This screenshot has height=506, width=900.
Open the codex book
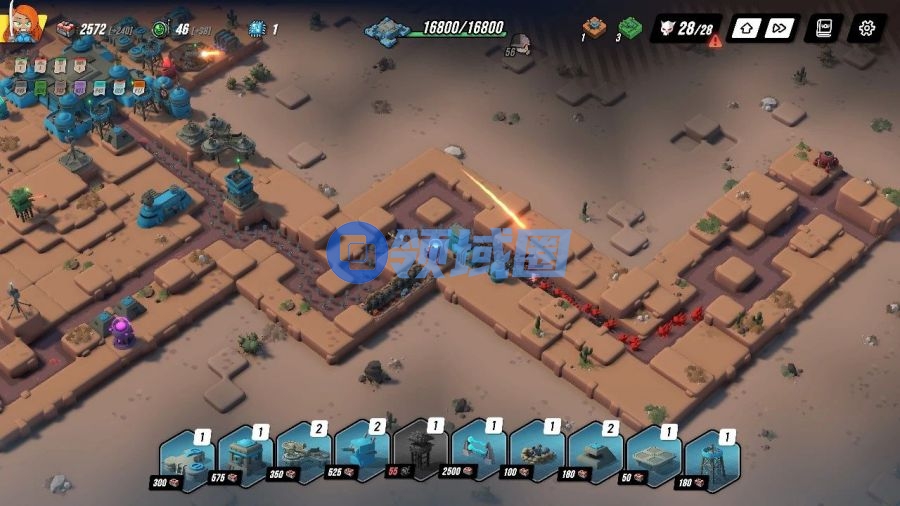(x=825, y=28)
